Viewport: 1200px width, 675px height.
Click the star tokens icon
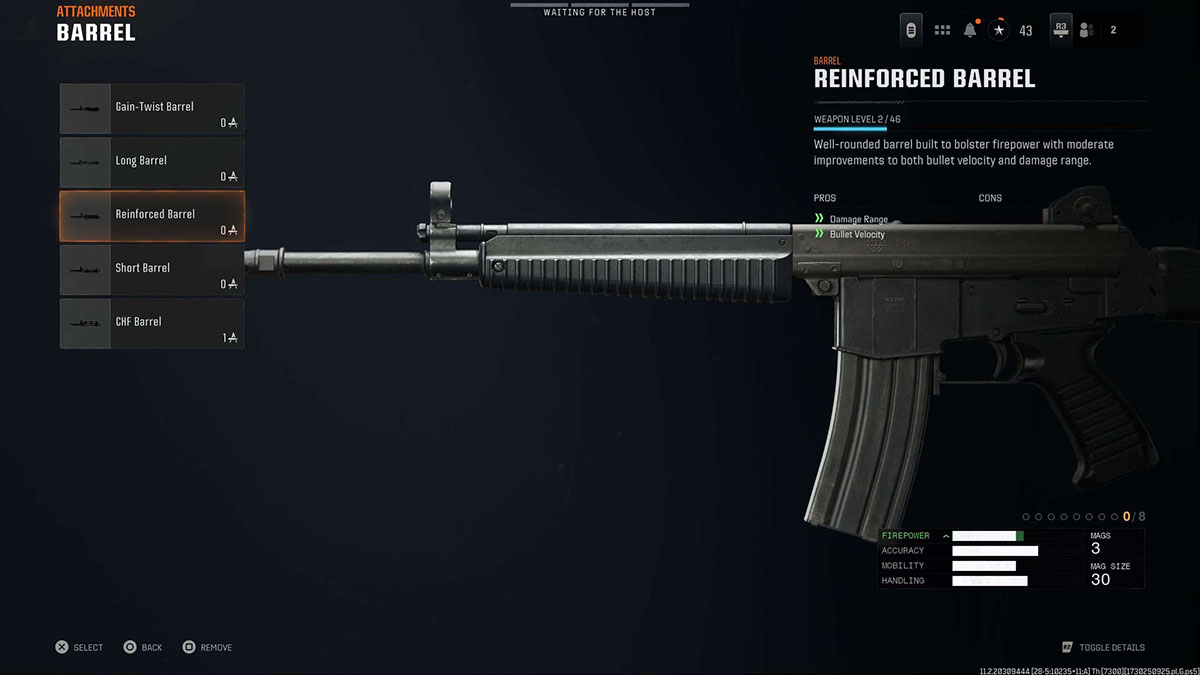click(x=999, y=30)
